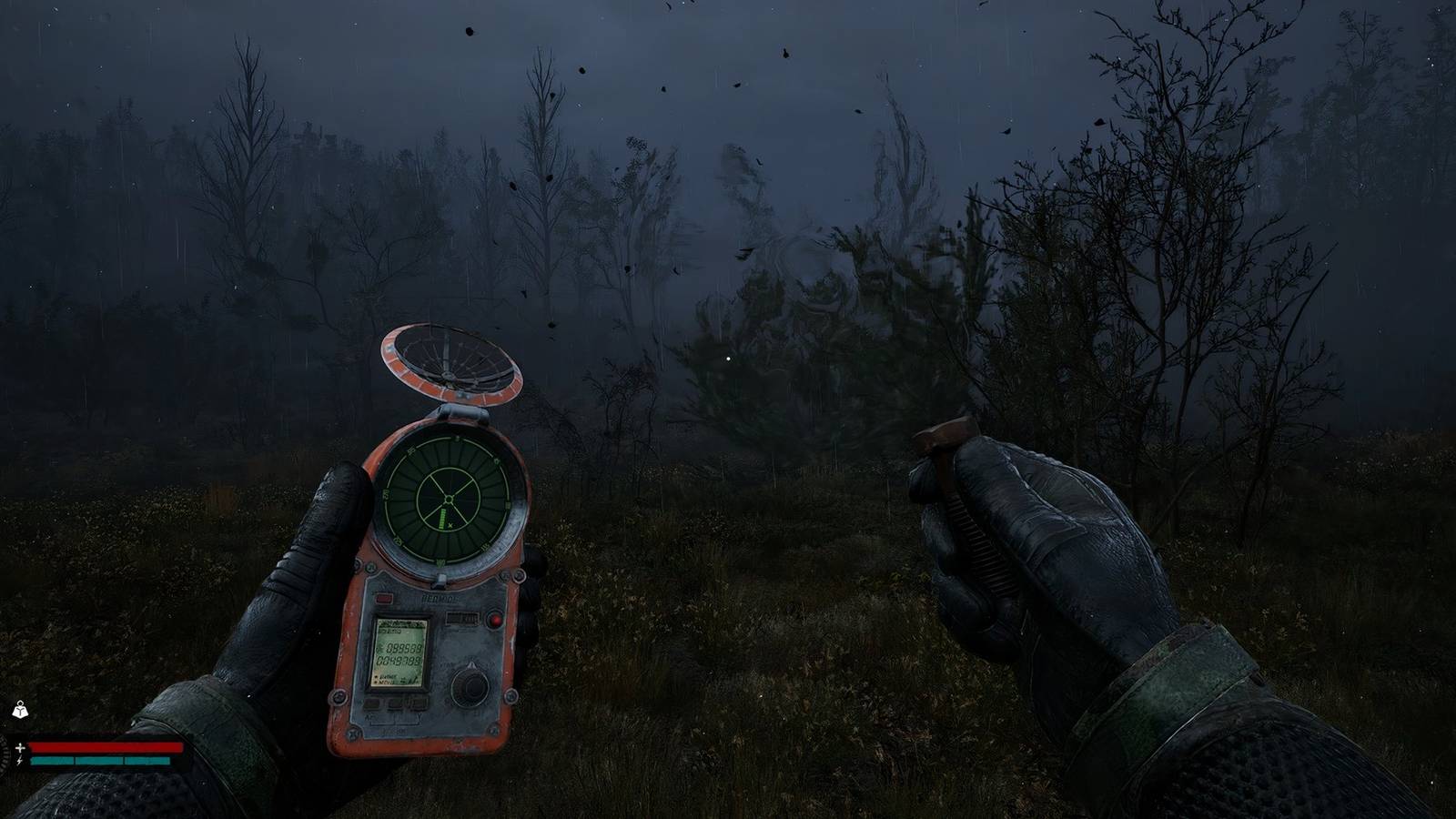The width and height of the screenshot is (1456, 819).
Task: Click the weight encumbrance status icon
Action: [19, 710]
